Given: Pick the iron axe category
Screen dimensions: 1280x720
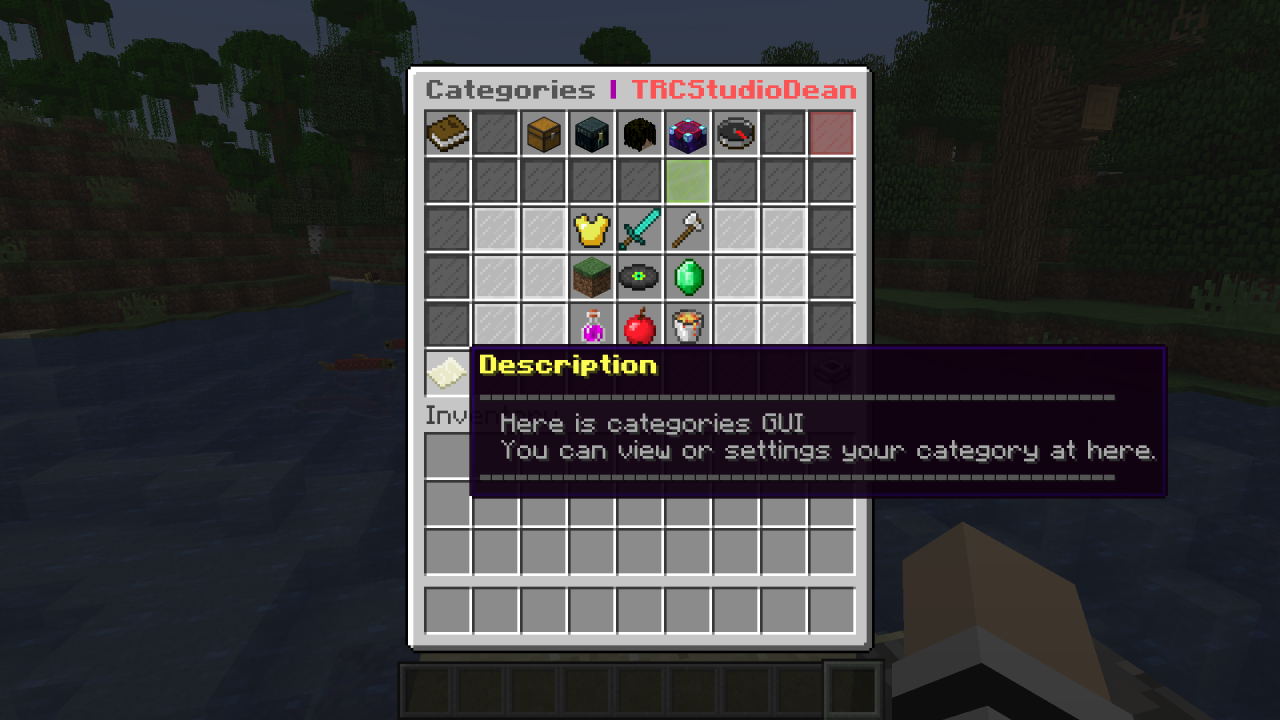Looking at the screenshot, I should 687,230.
